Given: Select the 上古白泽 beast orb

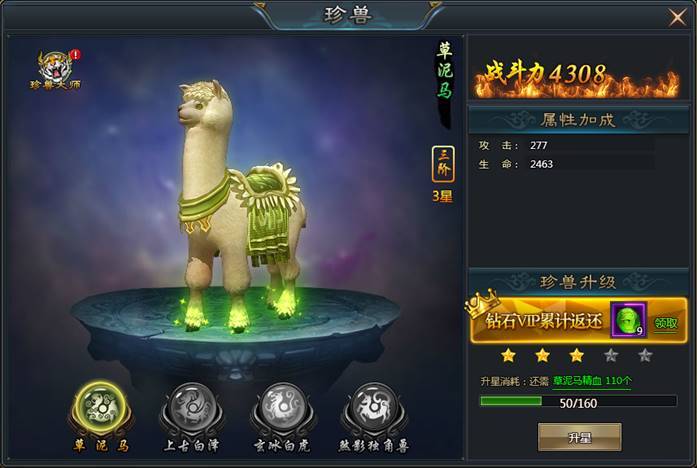Looking at the screenshot, I should [x=190, y=410].
